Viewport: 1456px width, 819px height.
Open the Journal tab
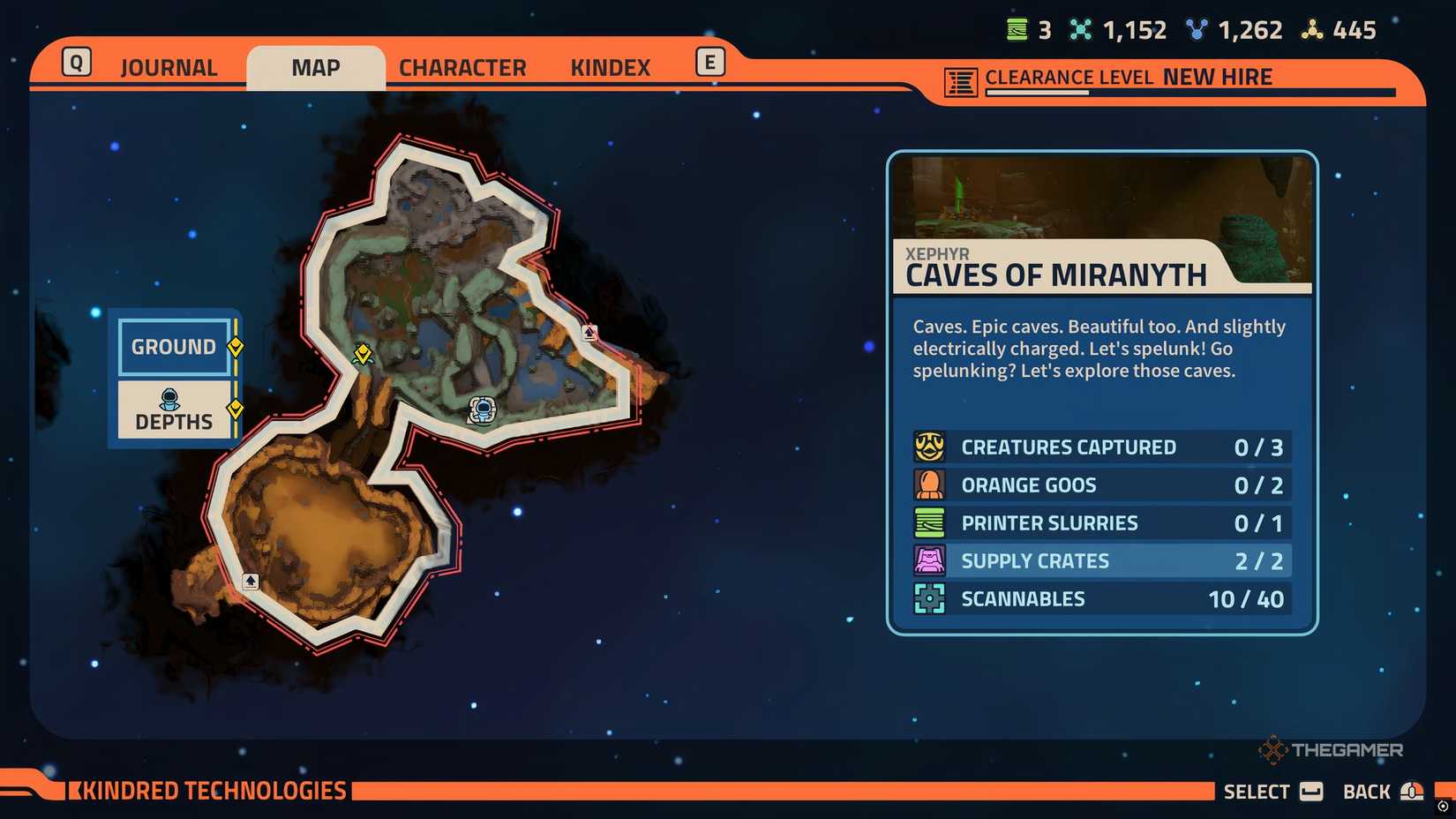168,66
